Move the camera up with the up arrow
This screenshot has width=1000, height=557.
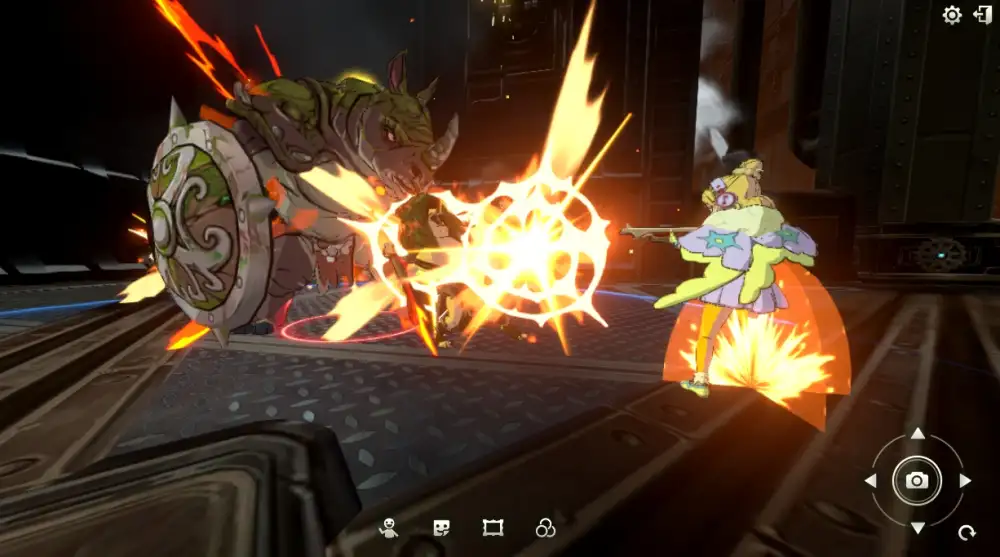[917, 434]
